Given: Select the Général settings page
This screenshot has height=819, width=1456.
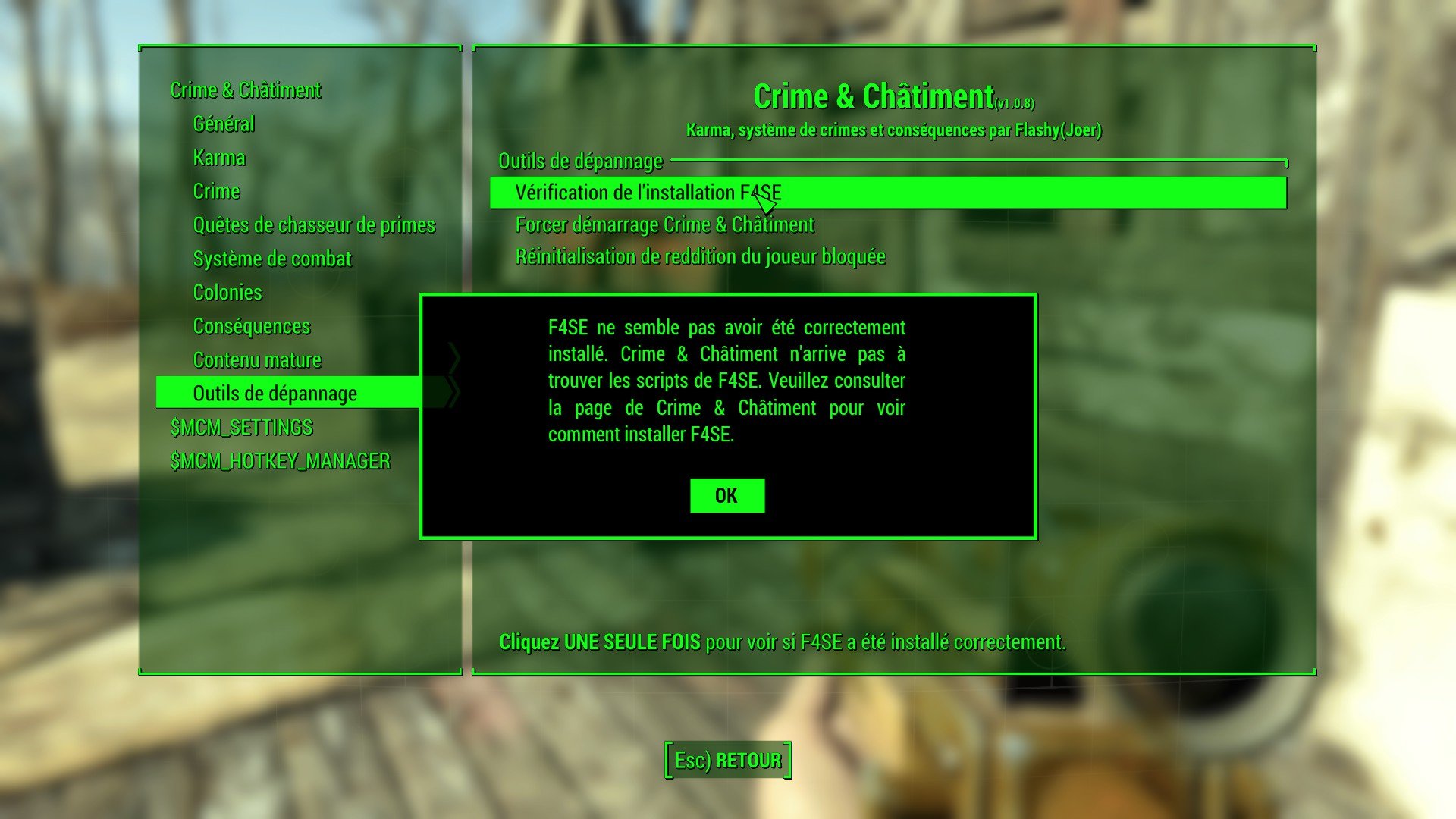Looking at the screenshot, I should click(x=224, y=124).
